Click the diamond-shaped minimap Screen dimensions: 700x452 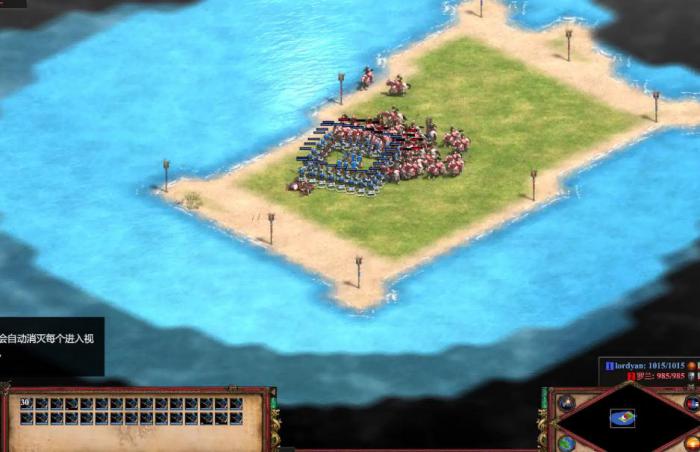[623, 417]
